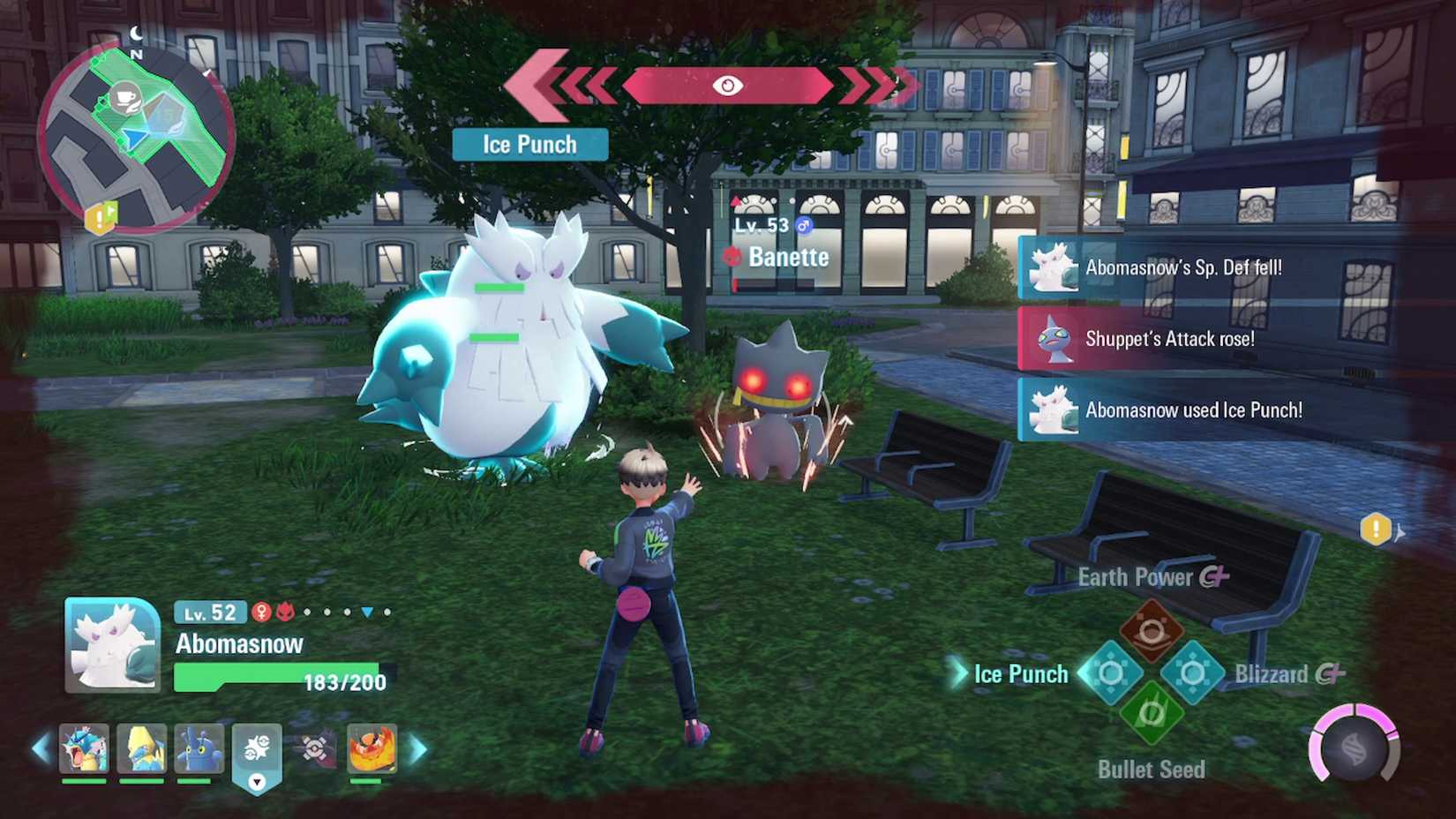
Task: Switch to Heracross in the party bar
Action: [x=199, y=748]
